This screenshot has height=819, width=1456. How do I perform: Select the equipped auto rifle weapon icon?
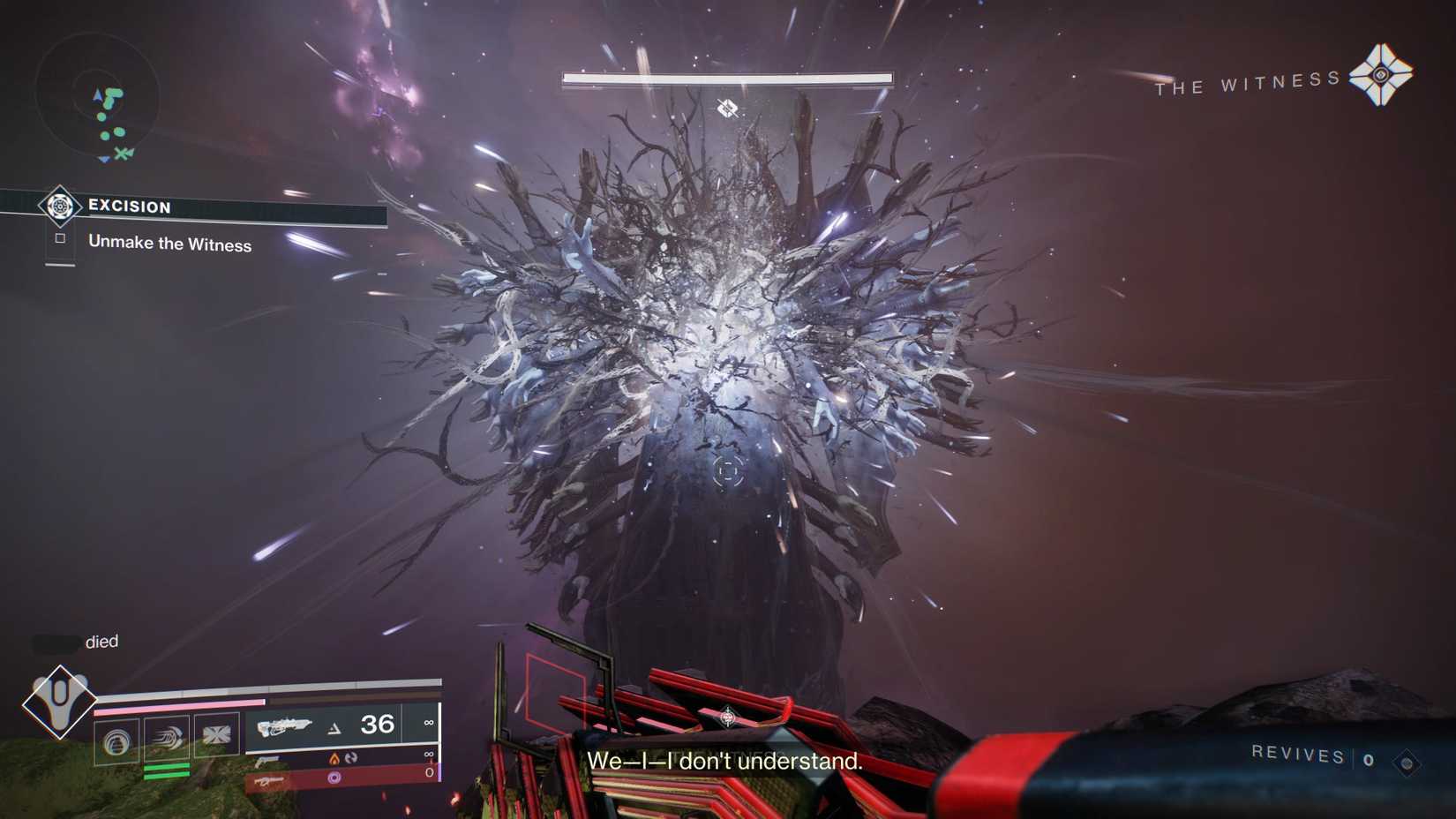(x=285, y=725)
